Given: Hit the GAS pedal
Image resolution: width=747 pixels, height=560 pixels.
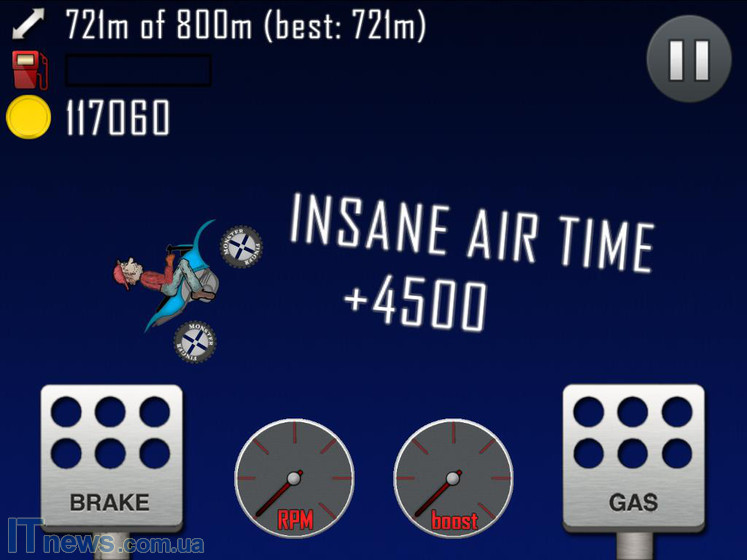Looking at the screenshot, I should coord(633,457).
